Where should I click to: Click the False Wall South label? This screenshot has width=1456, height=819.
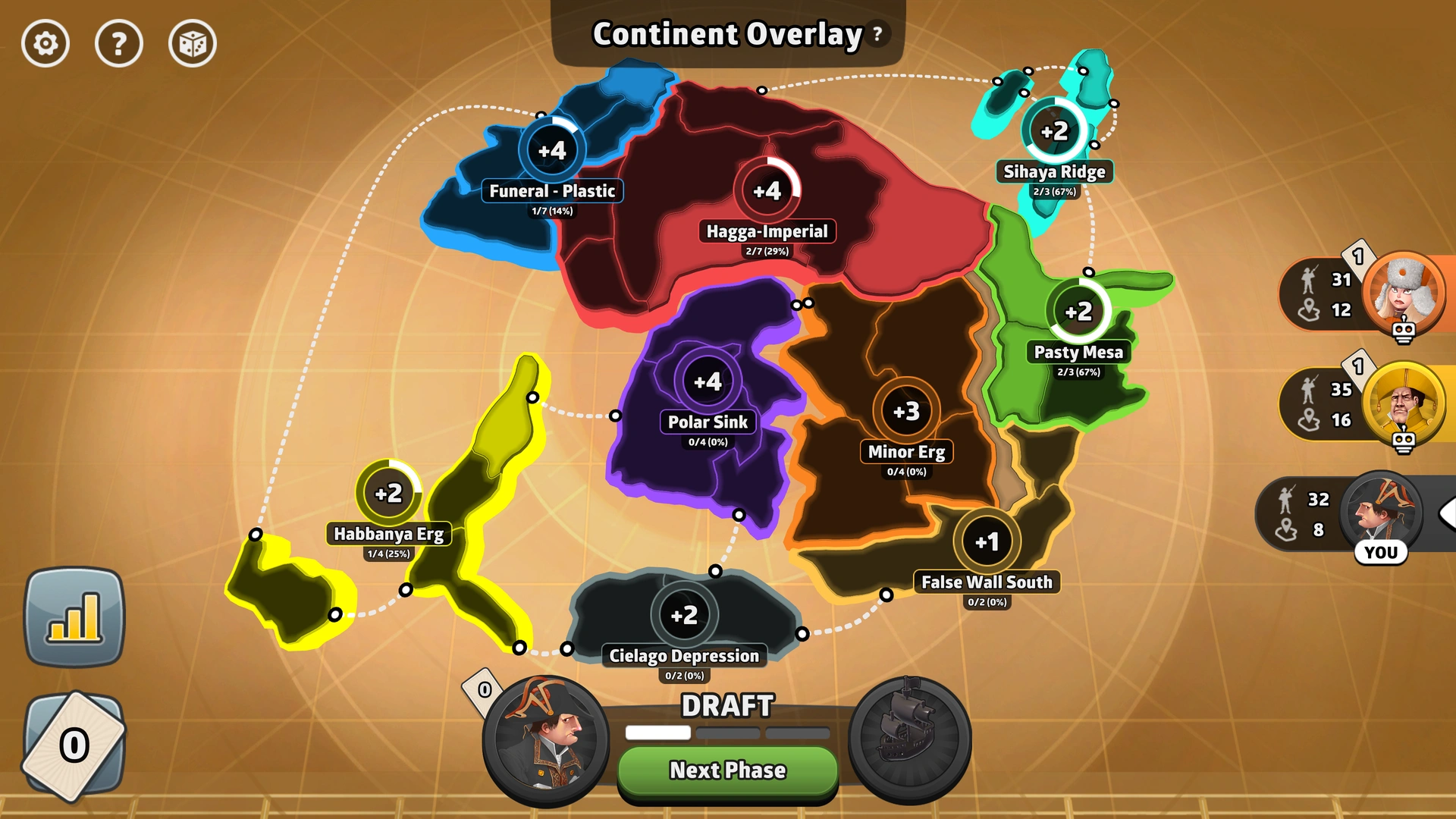pyautogui.click(x=986, y=582)
